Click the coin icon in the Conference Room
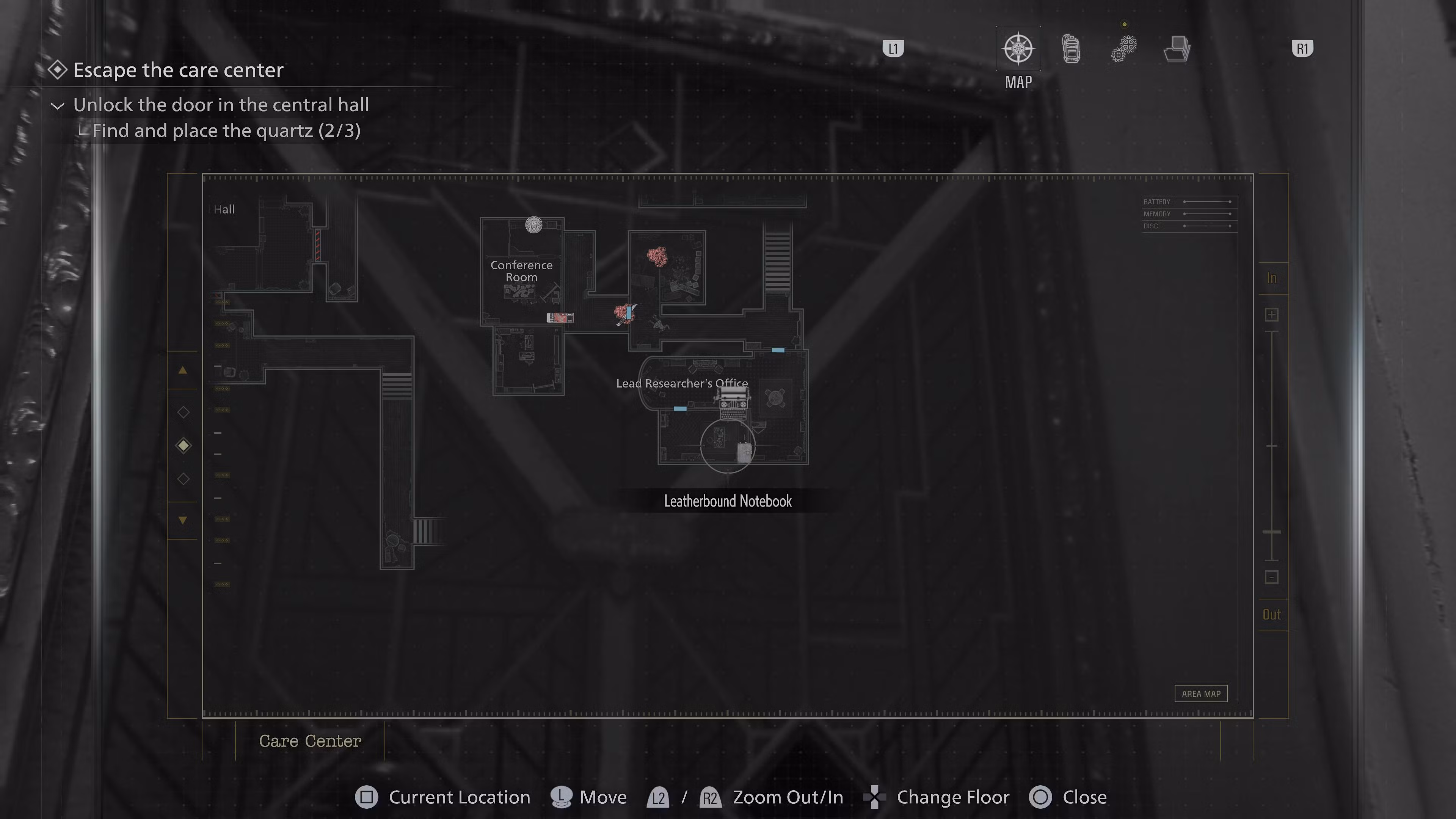Screen dimensions: 1456x819 tap(533, 224)
